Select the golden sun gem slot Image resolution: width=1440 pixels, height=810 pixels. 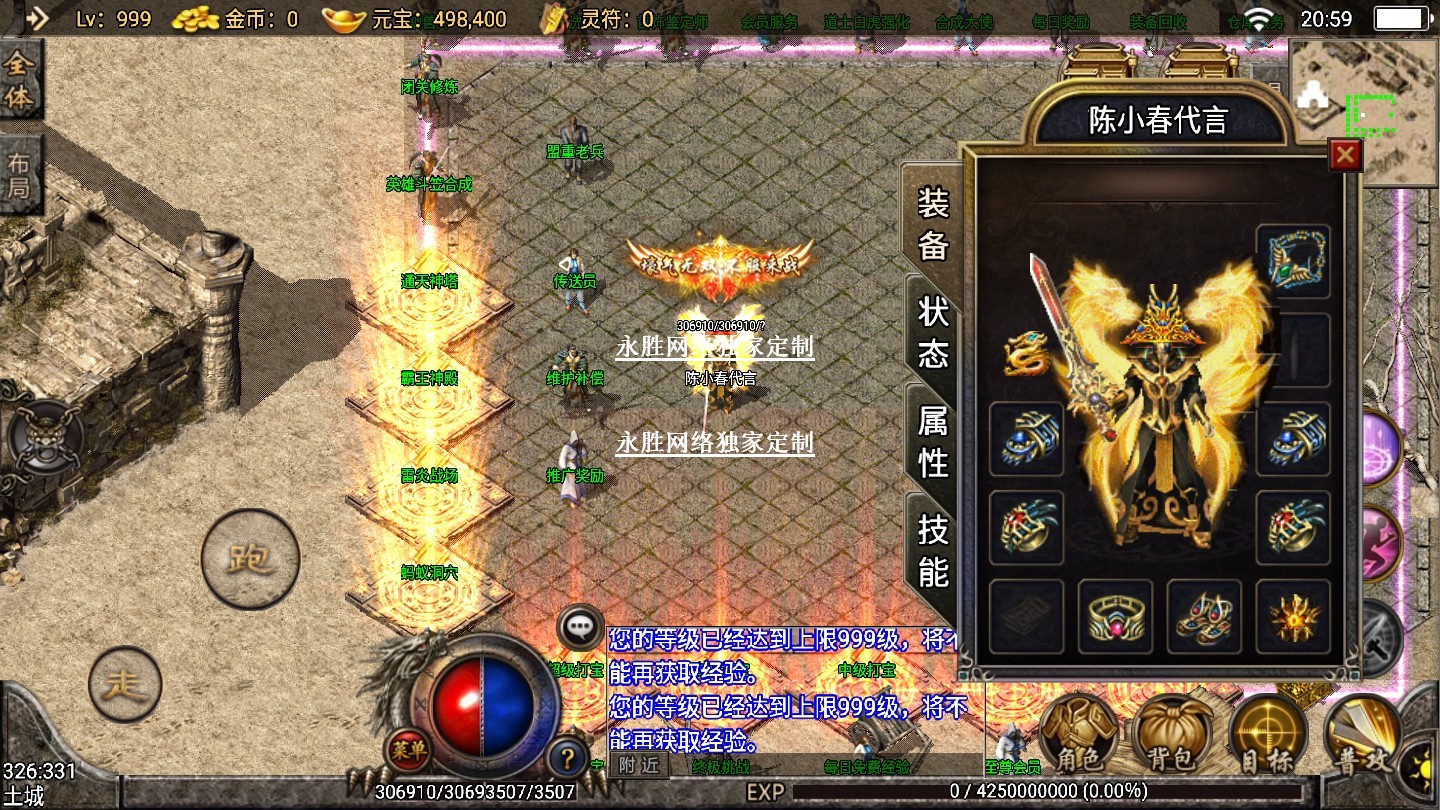pyautogui.click(x=1293, y=617)
